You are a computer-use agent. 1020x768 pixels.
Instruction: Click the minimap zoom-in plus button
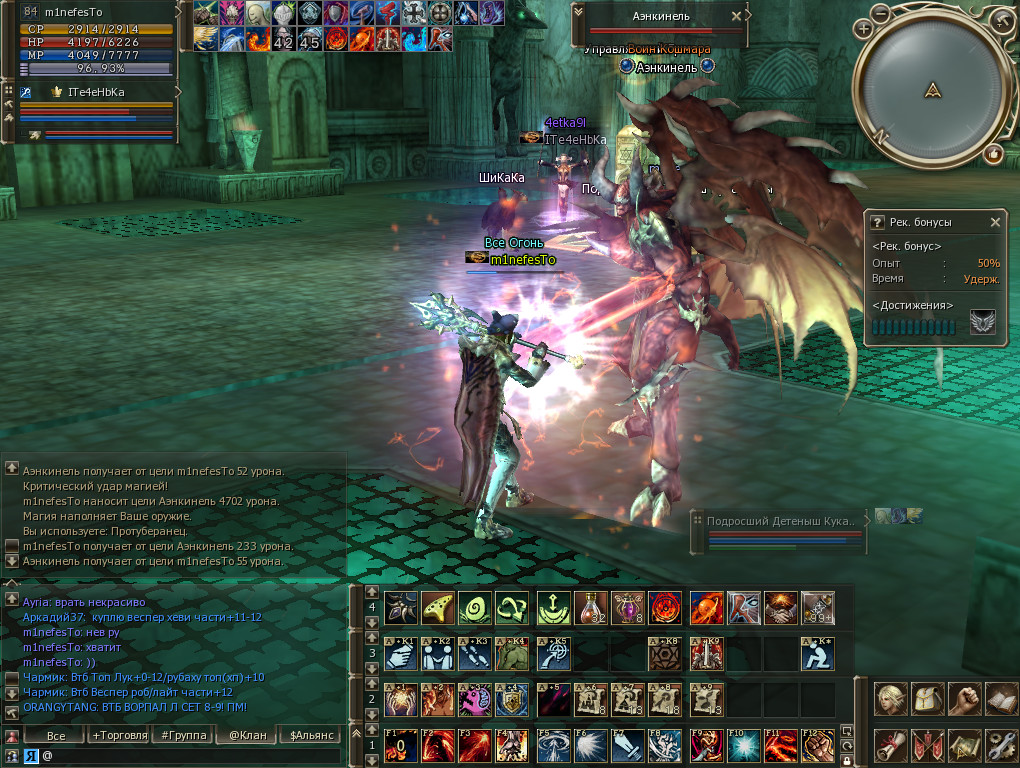point(863,30)
